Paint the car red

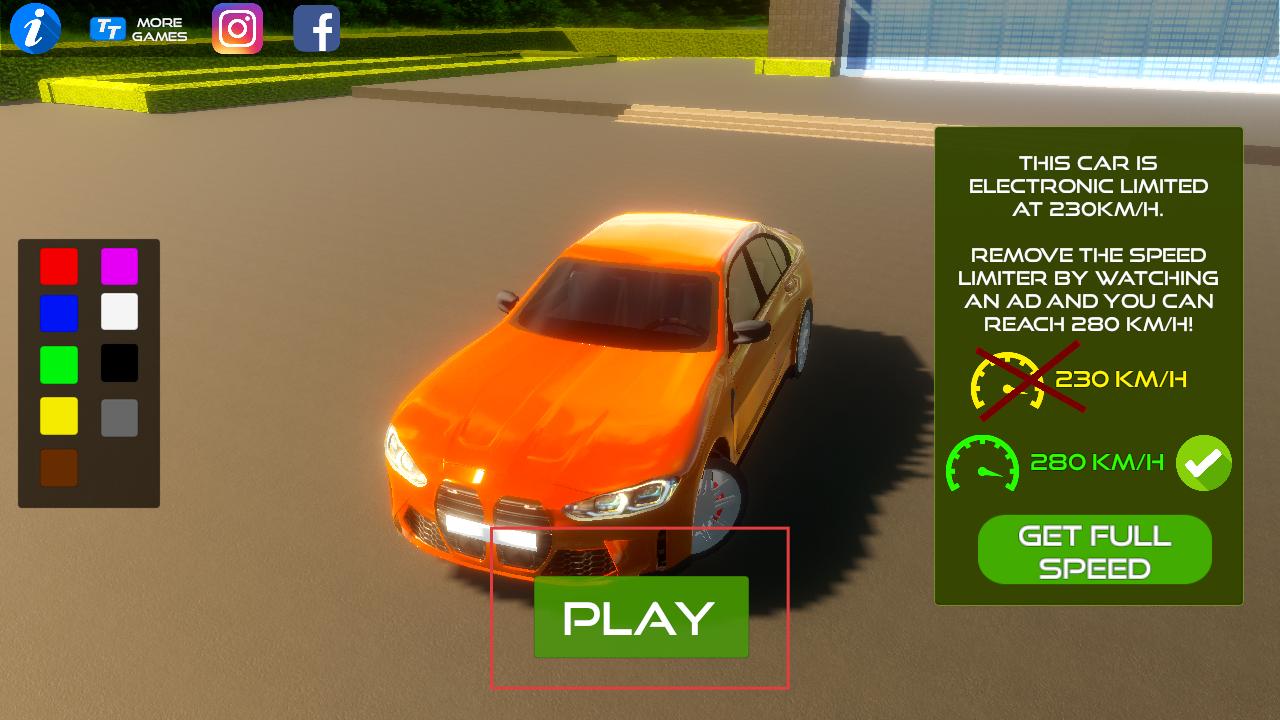(59, 267)
